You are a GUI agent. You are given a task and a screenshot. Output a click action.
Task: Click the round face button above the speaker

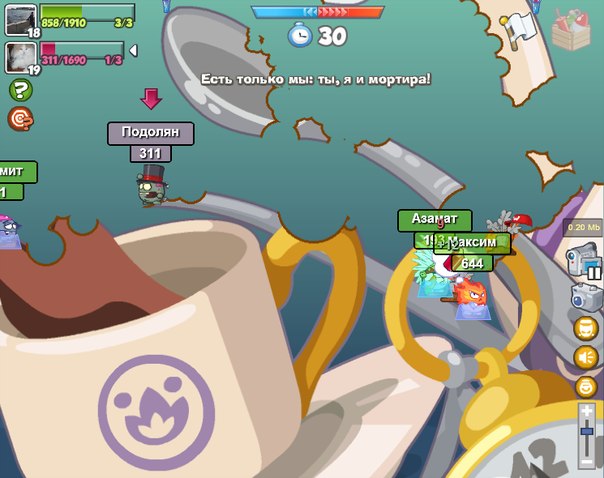pos(585,328)
